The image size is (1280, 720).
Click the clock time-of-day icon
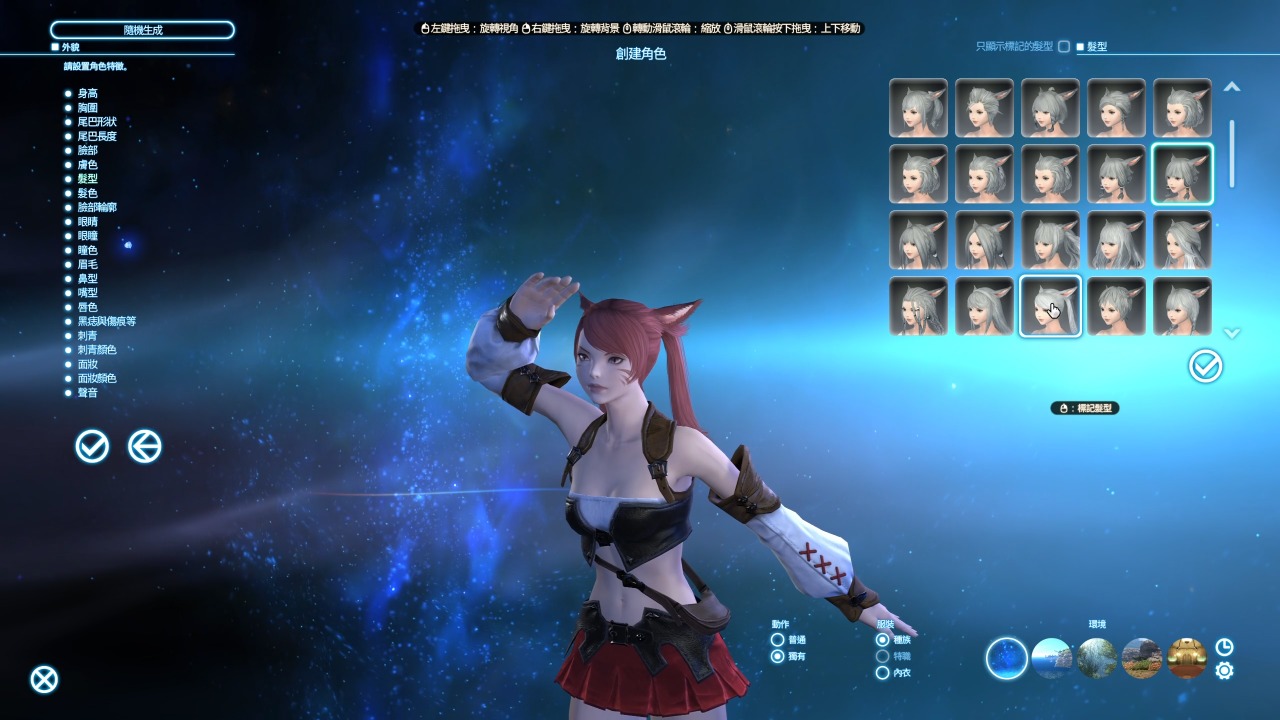tap(1224, 647)
